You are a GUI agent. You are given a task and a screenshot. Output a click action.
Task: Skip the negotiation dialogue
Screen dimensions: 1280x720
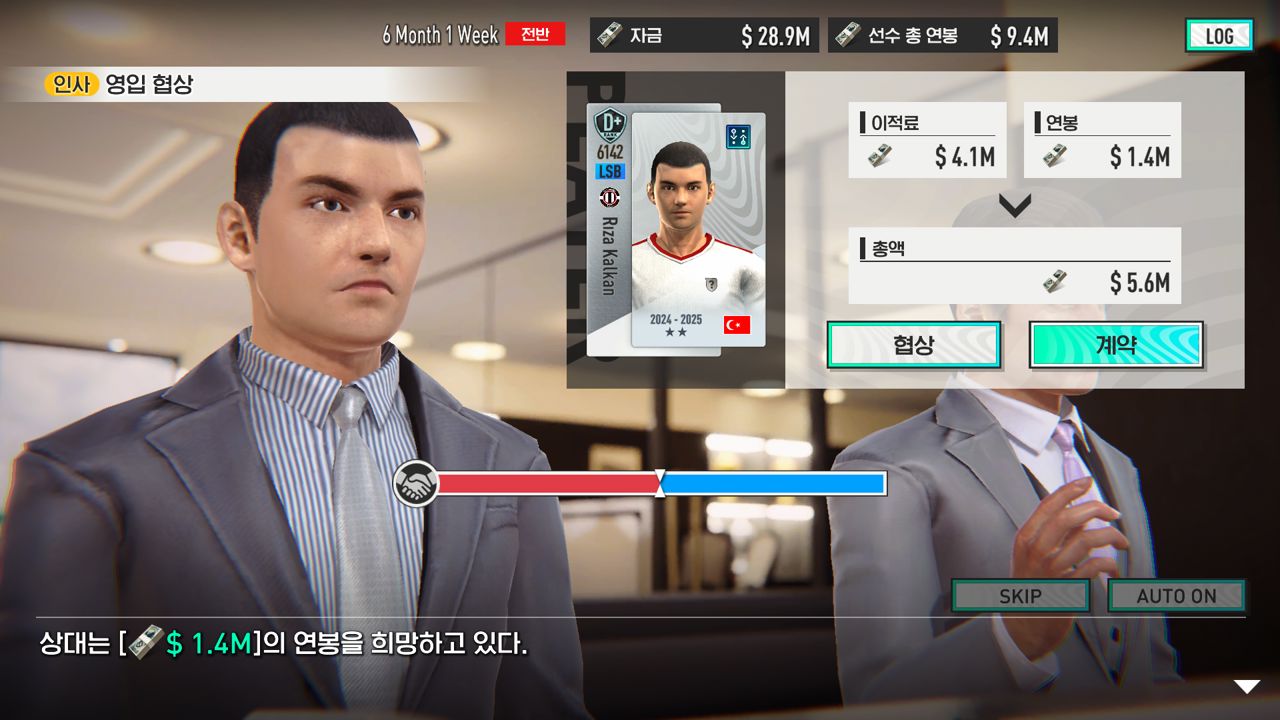(1020, 596)
